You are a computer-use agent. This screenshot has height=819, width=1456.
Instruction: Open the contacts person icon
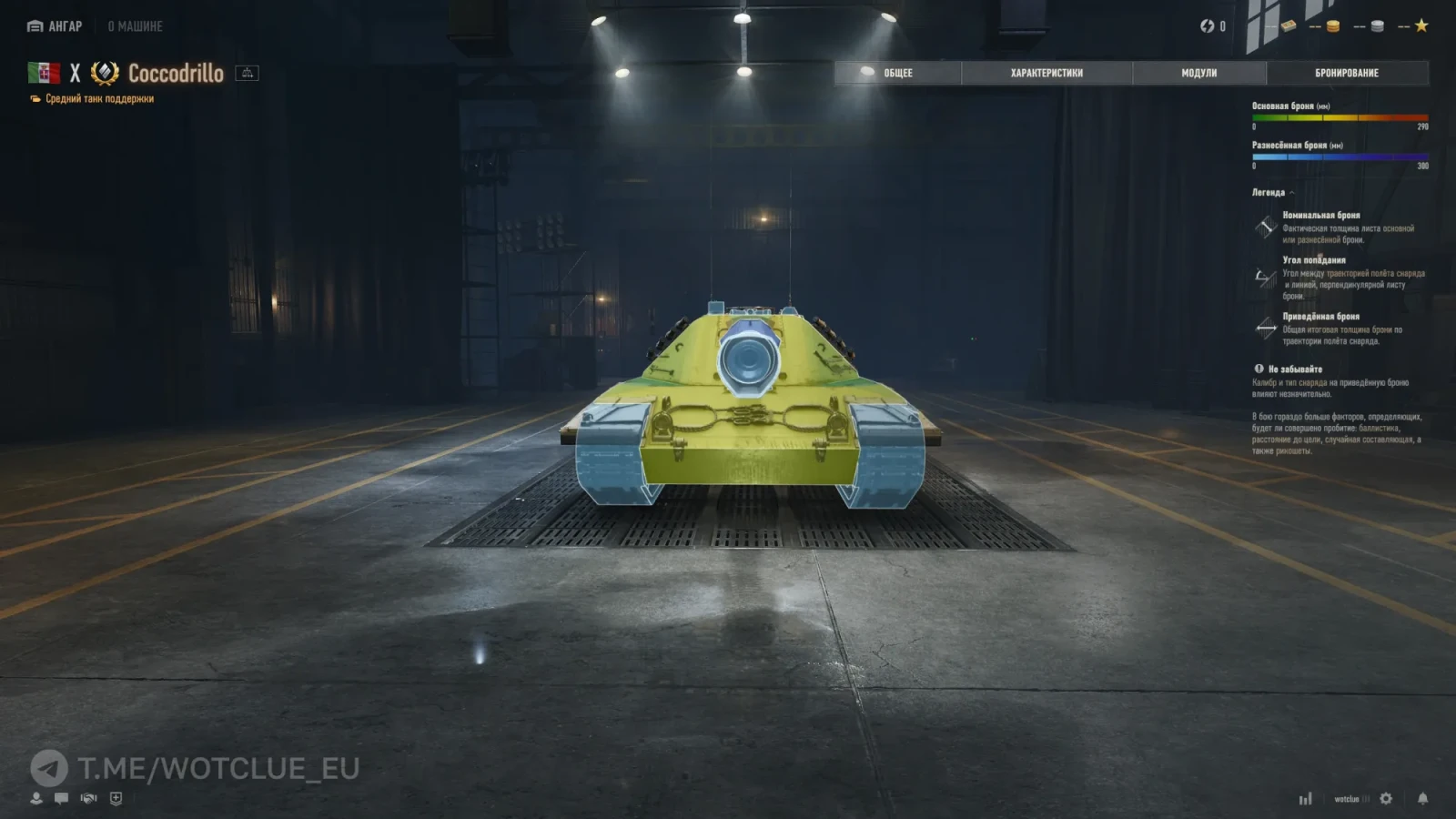tap(36, 798)
